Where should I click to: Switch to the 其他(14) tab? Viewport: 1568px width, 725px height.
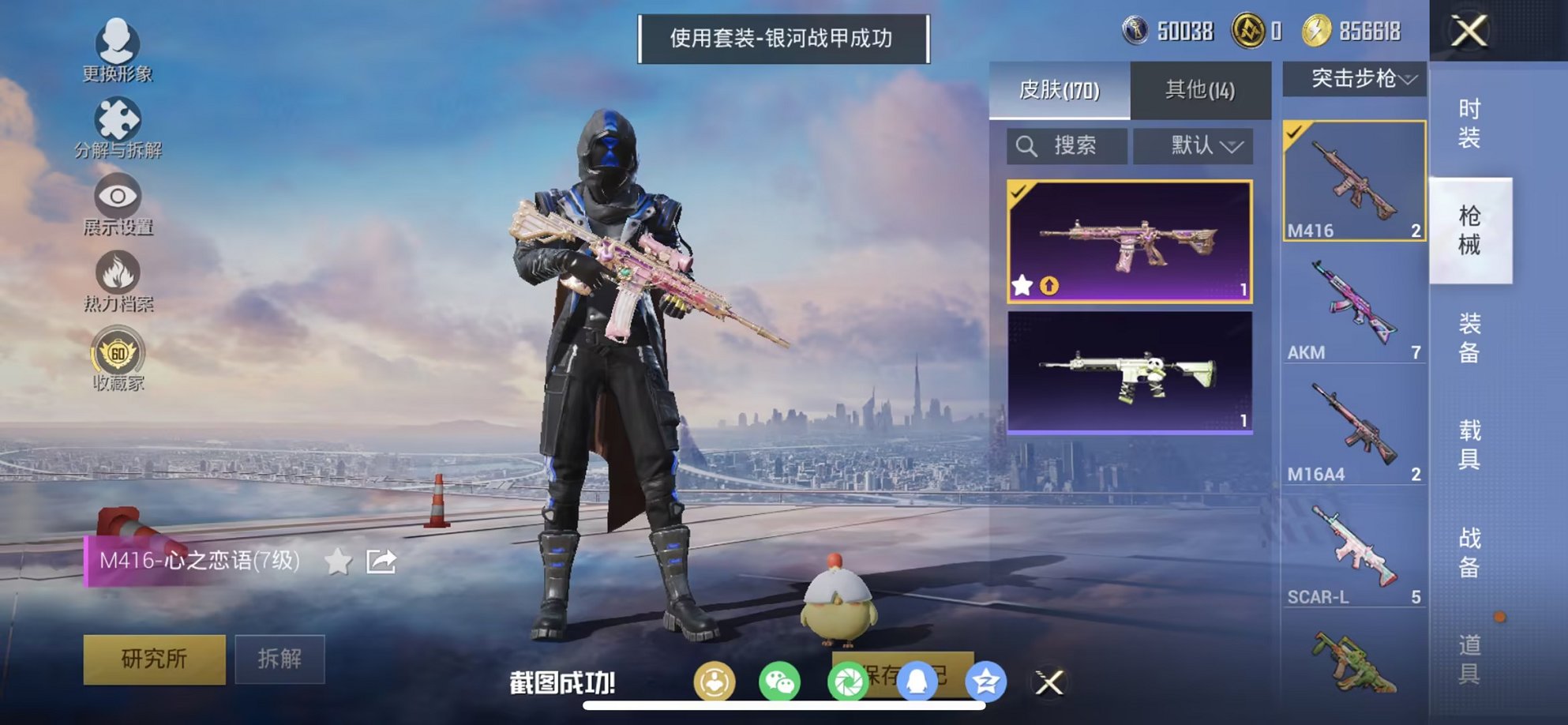pyautogui.click(x=1201, y=90)
